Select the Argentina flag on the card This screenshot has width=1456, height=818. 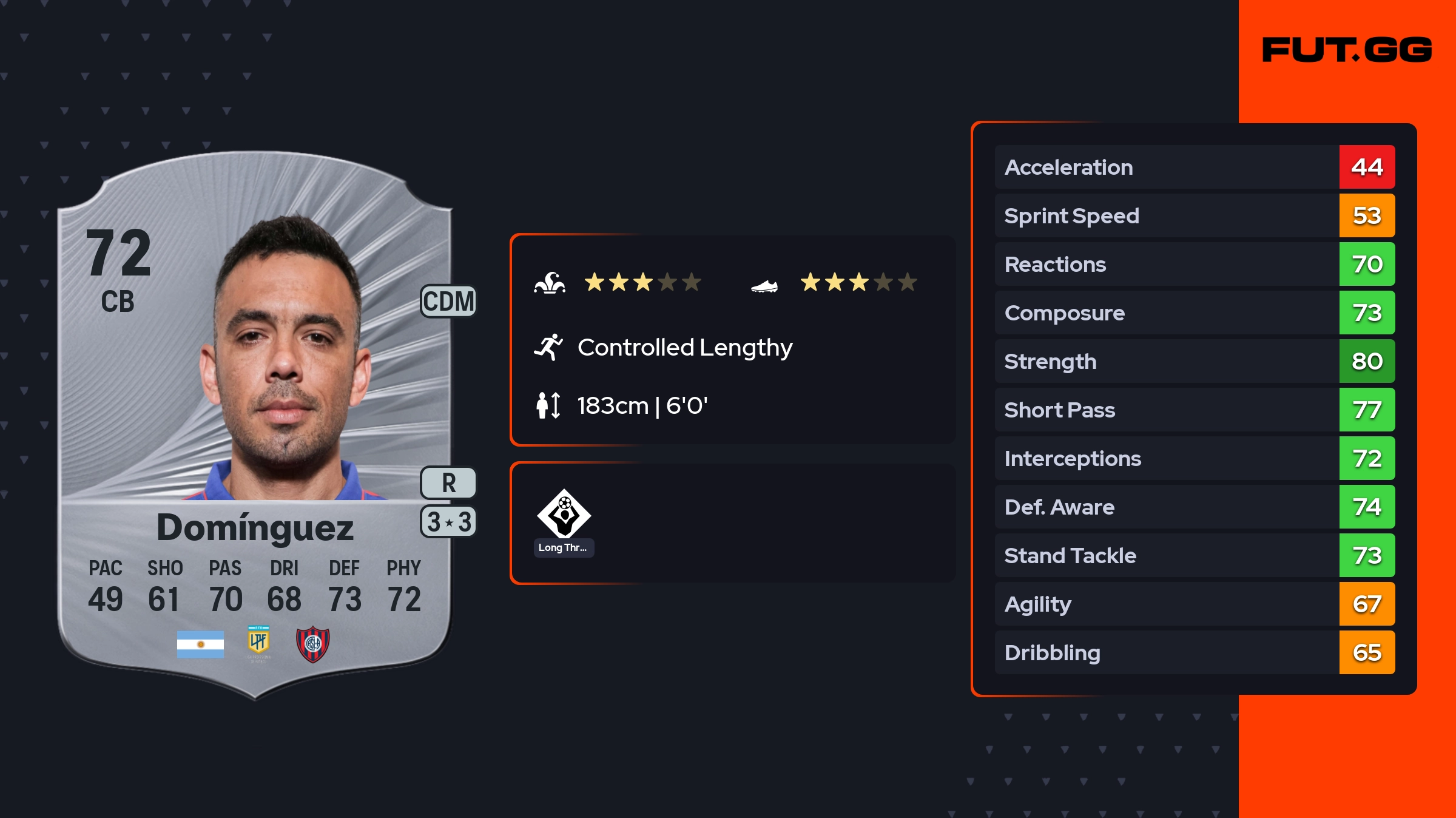pos(200,644)
